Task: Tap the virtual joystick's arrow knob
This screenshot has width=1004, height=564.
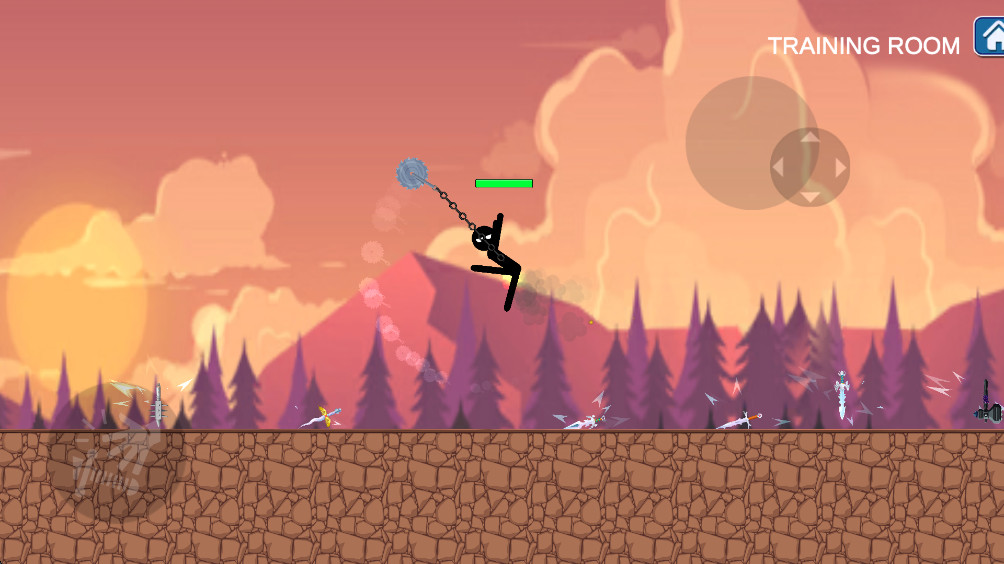Action: pyautogui.click(x=809, y=167)
